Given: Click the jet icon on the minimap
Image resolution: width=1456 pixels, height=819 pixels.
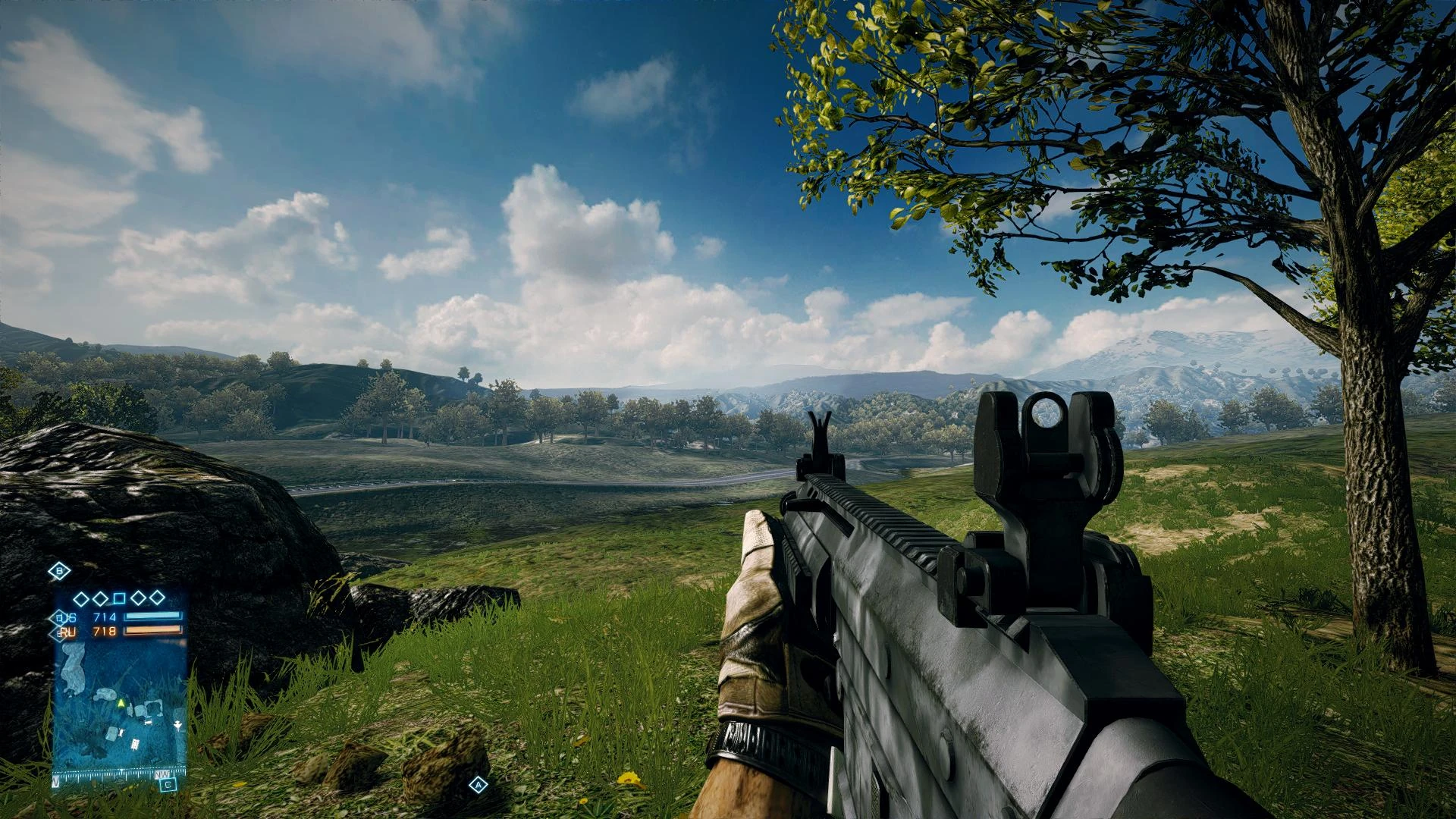Looking at the screenshot, I should coord(177,724).
